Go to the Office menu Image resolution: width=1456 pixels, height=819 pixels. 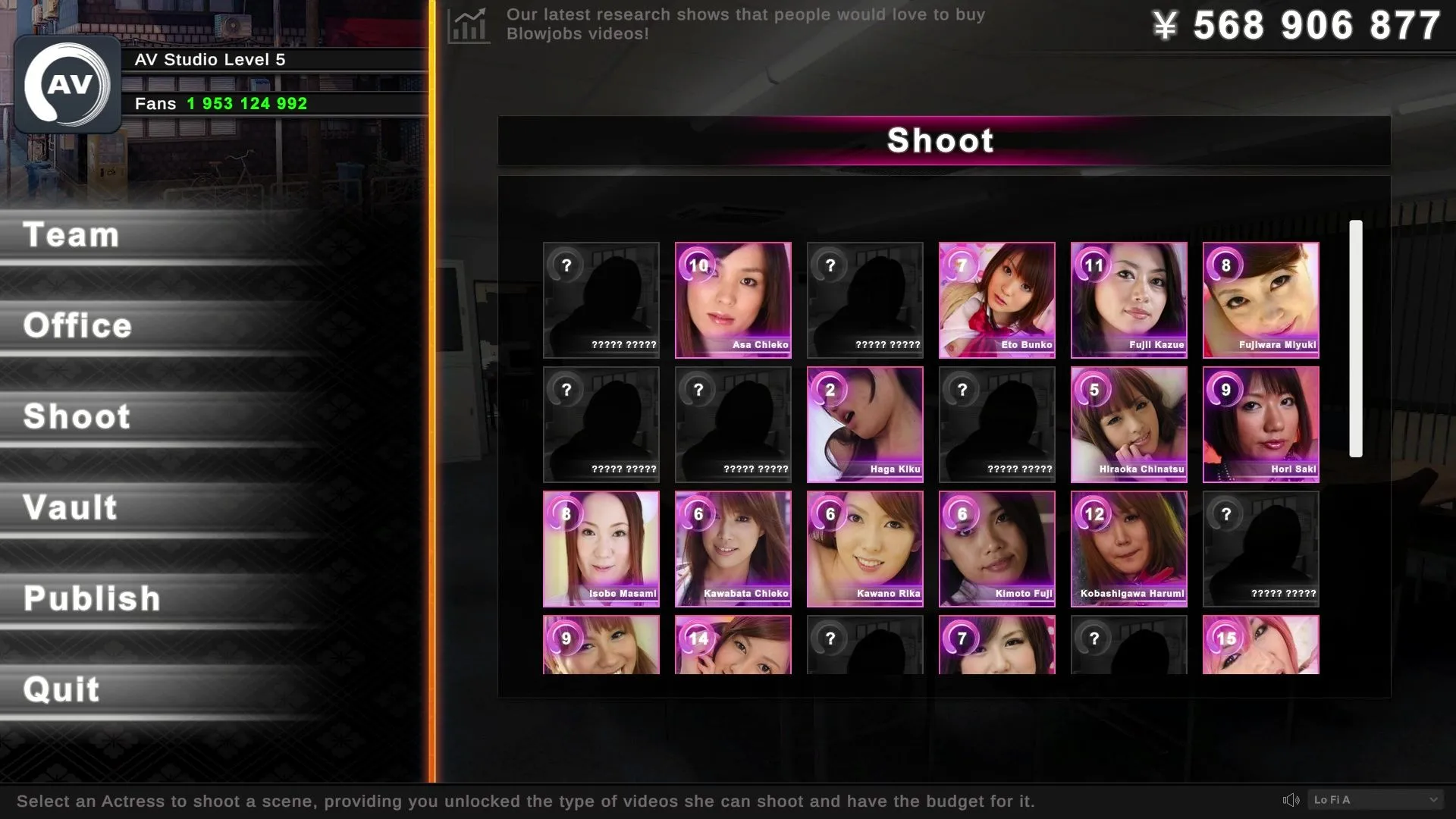coord(77,326)
